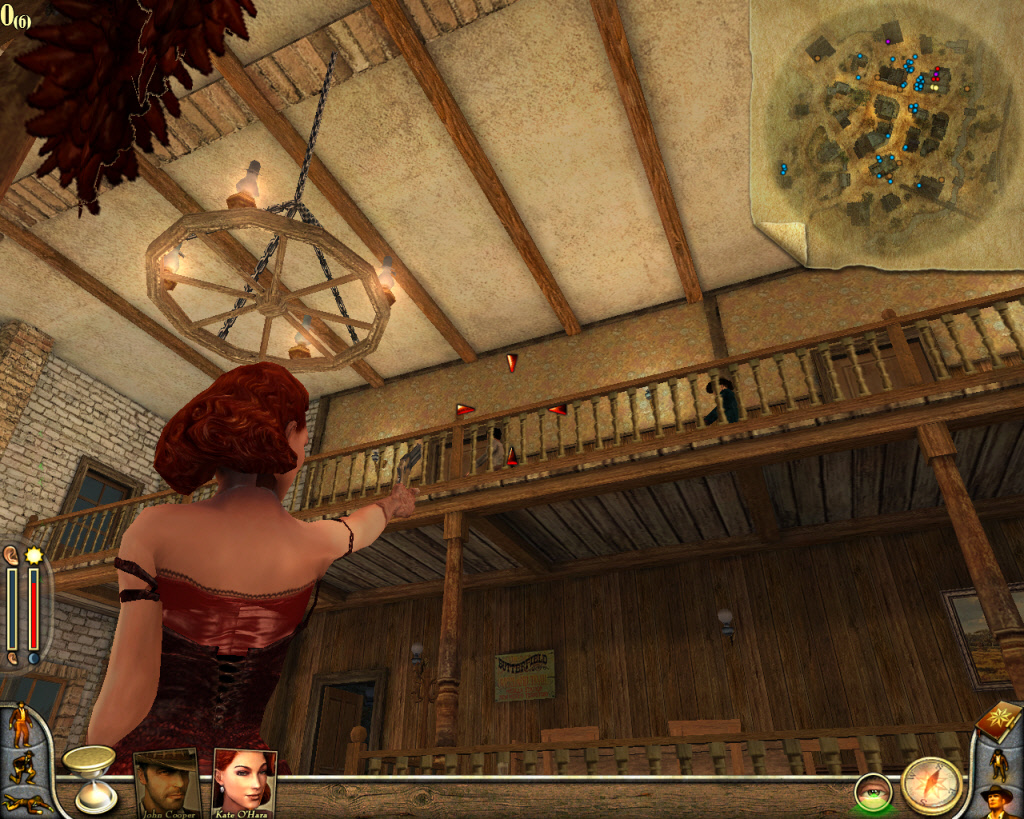Click the gold compass icon

(x=931, y=785)
